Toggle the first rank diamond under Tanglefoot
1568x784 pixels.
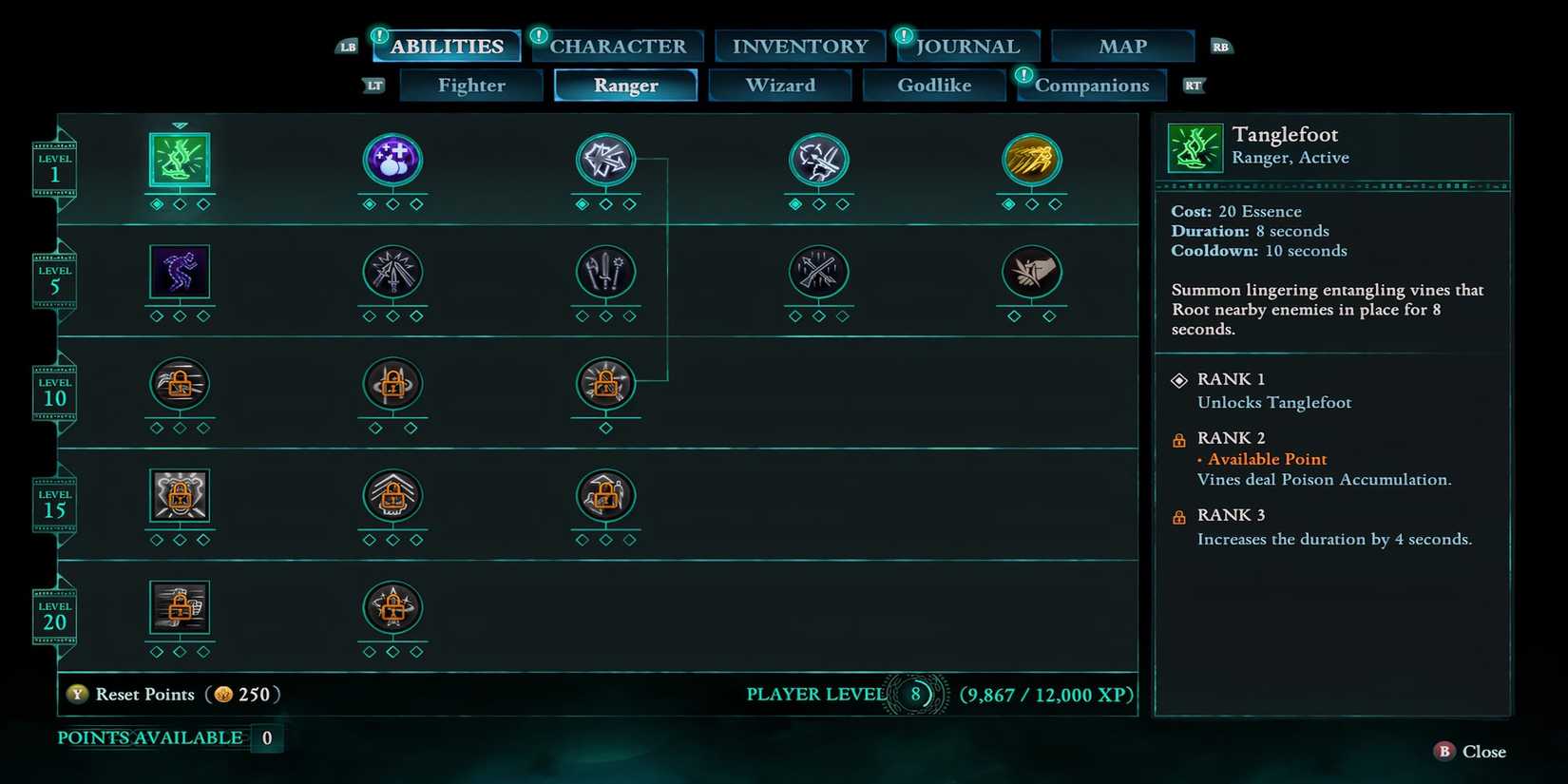tap(157, 202)
